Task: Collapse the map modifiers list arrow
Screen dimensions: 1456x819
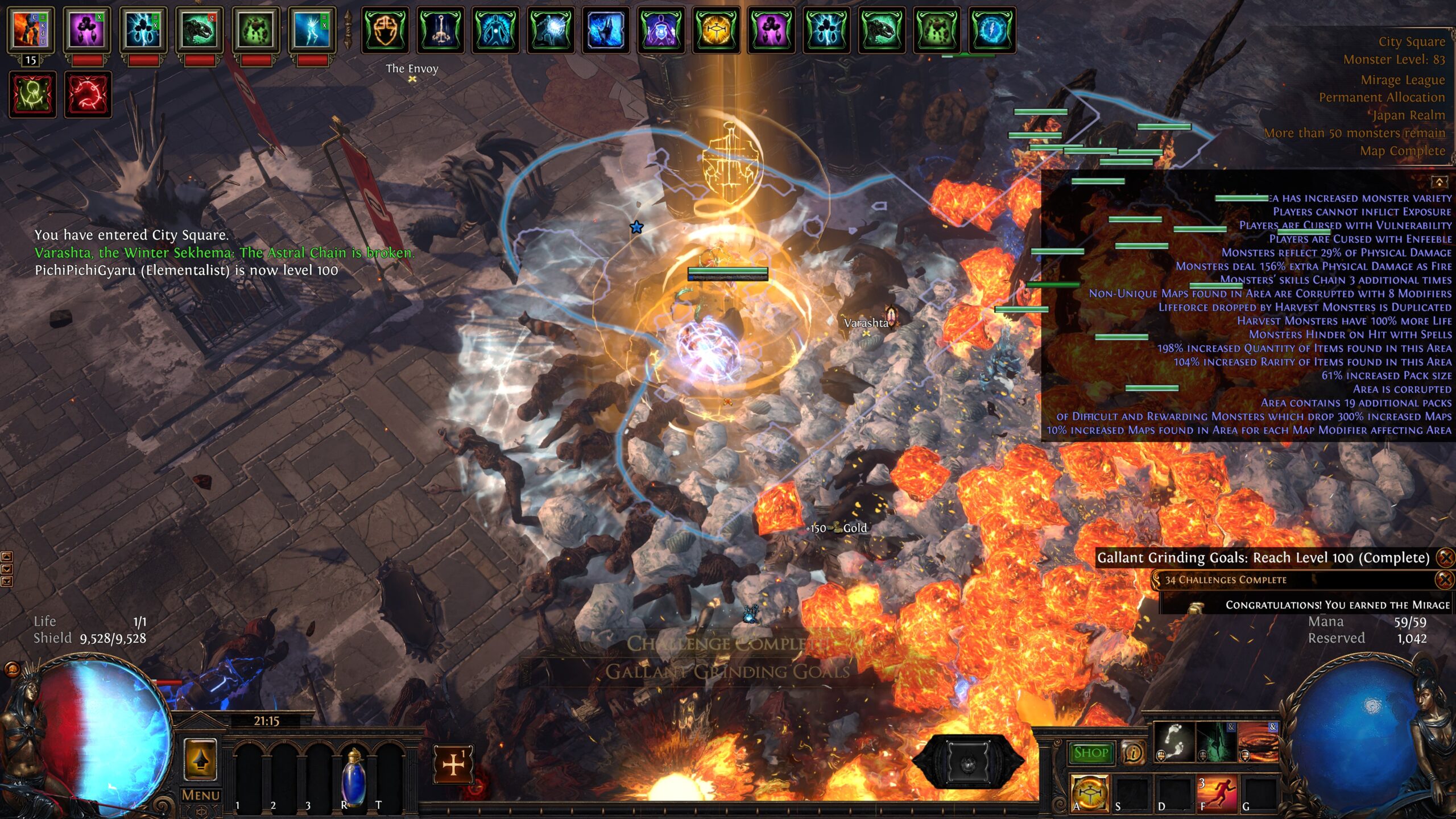Action: 1439,182
